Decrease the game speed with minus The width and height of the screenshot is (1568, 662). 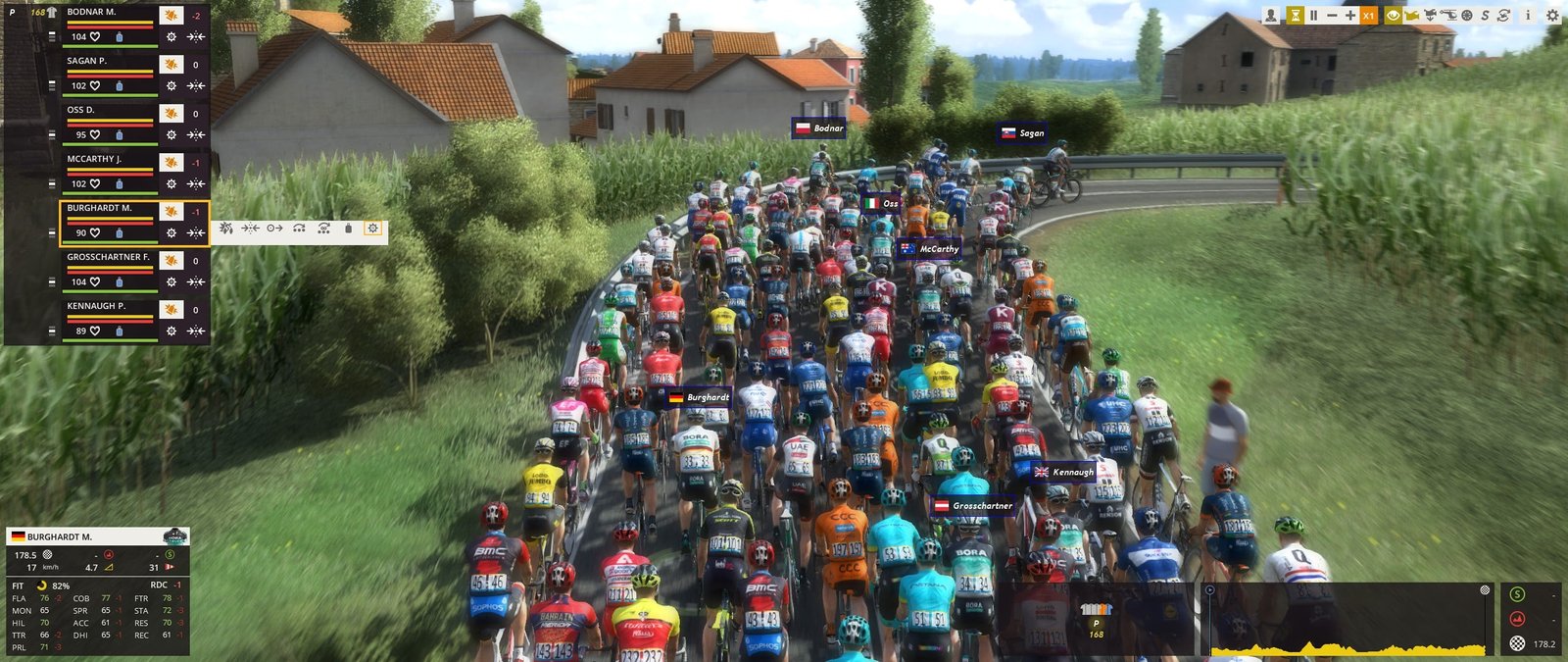pos(1332,16)
